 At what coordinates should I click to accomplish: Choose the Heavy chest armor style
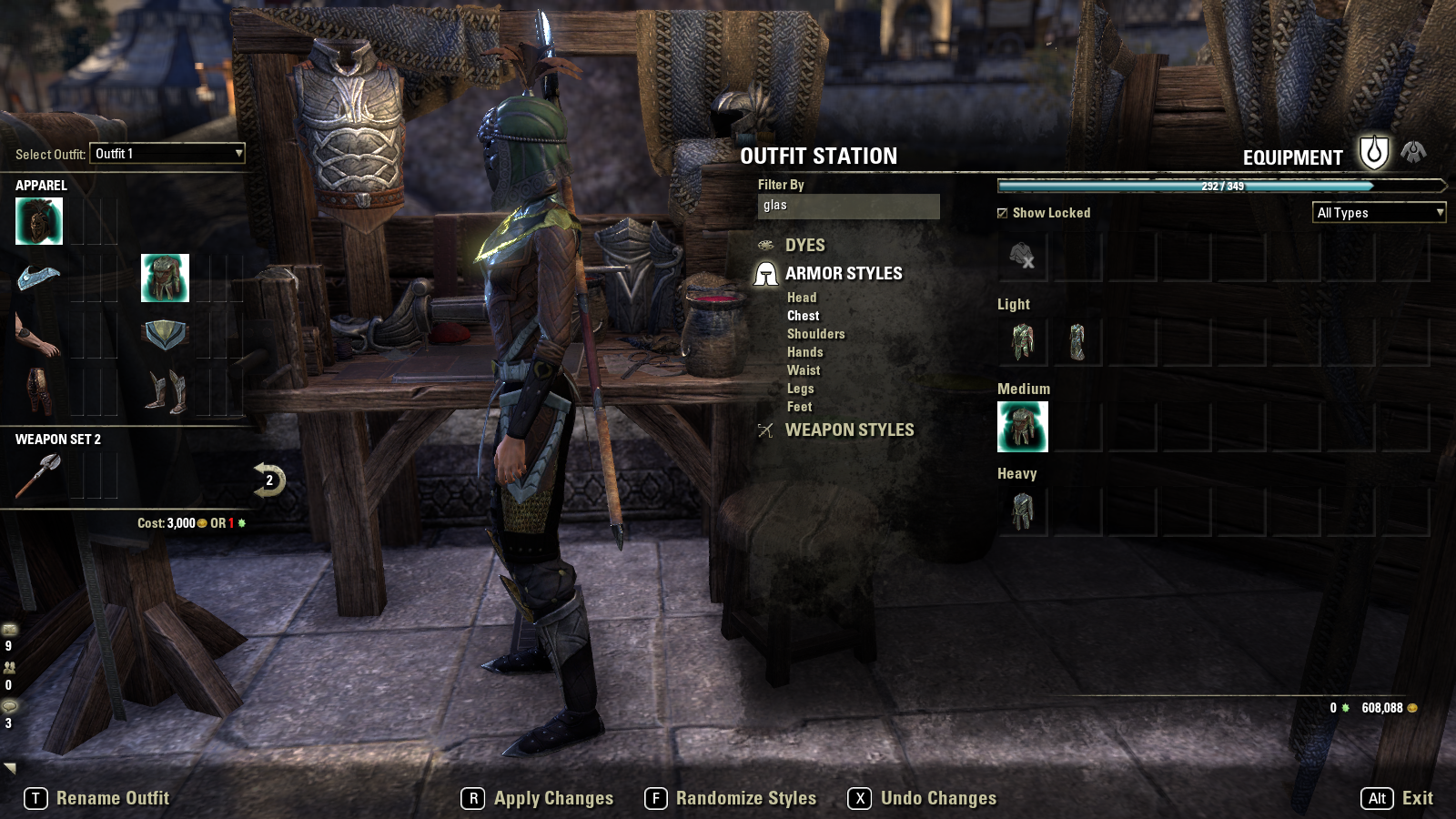[1023, 511]
